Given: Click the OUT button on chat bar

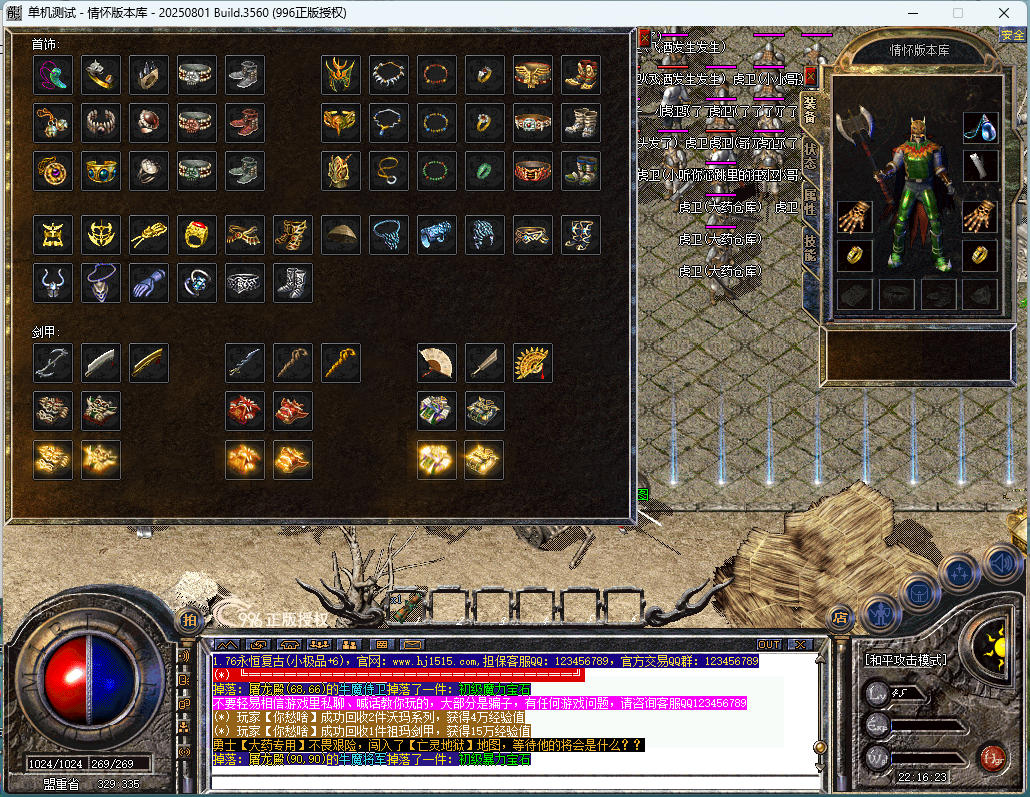Looking at the screenshot, I should pos(768,644).
